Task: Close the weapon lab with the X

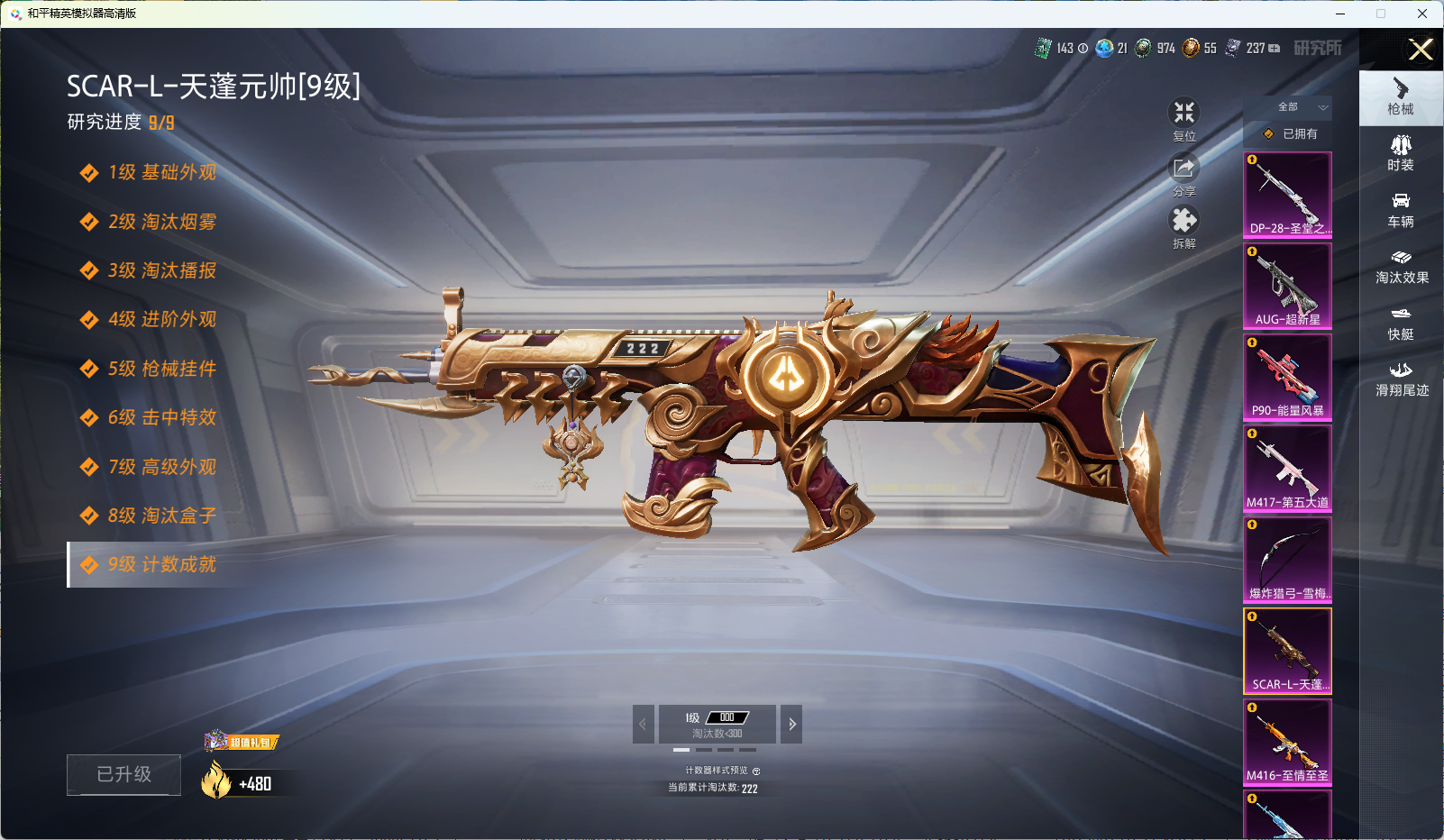Action: [x=1421, y=50]
